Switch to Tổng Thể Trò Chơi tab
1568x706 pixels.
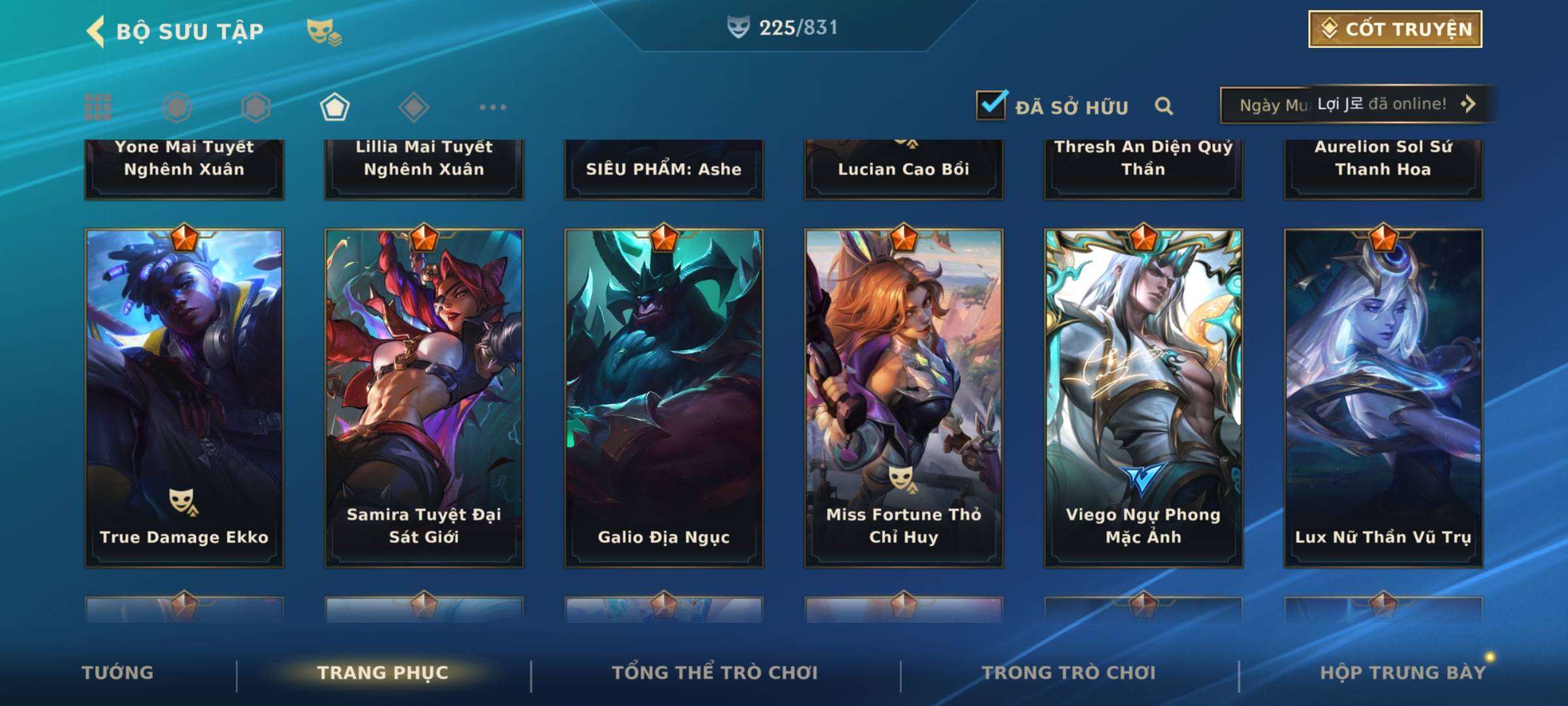(x=715, y=673)
